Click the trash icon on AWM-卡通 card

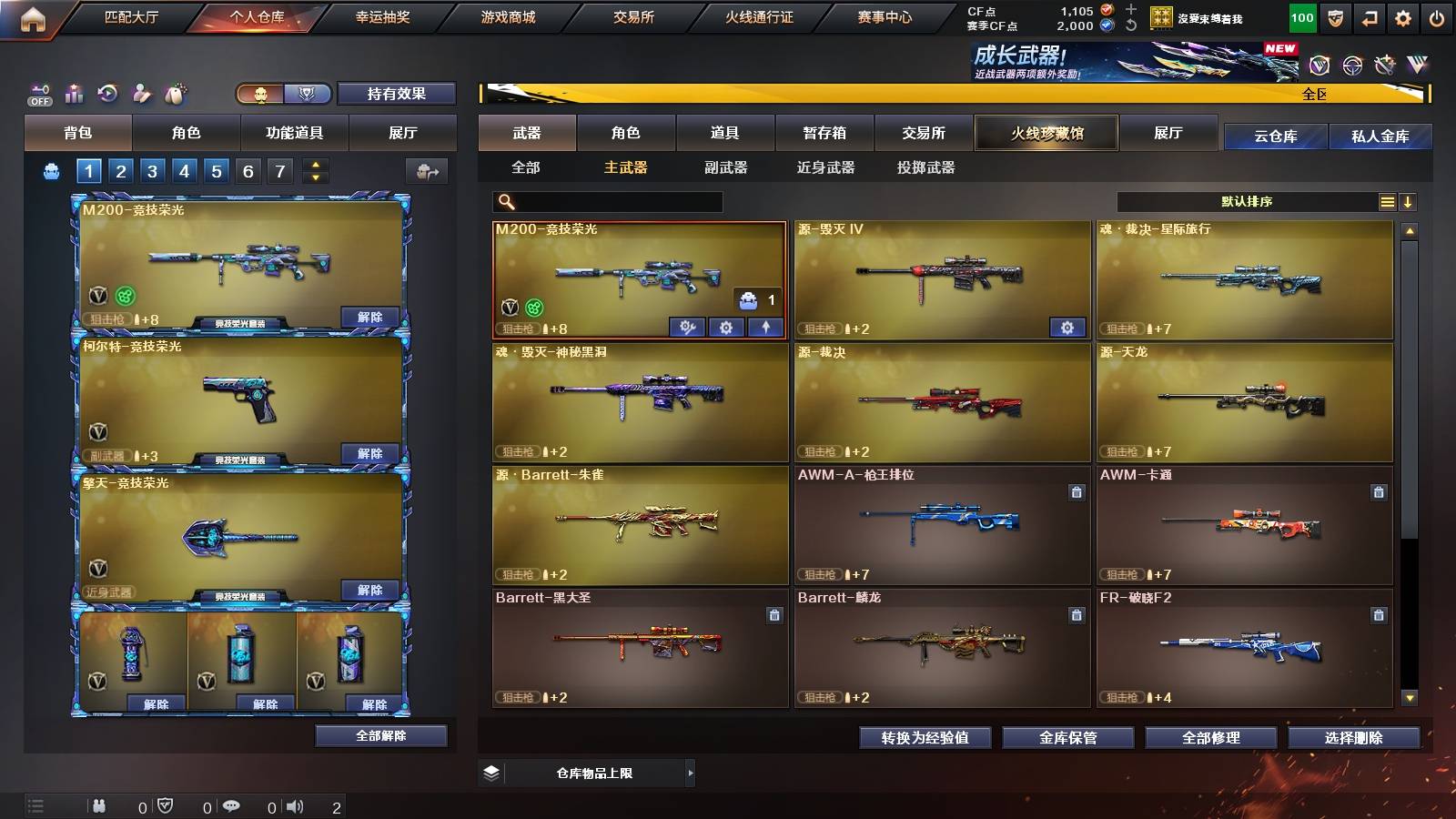[x=1380, y=492]
